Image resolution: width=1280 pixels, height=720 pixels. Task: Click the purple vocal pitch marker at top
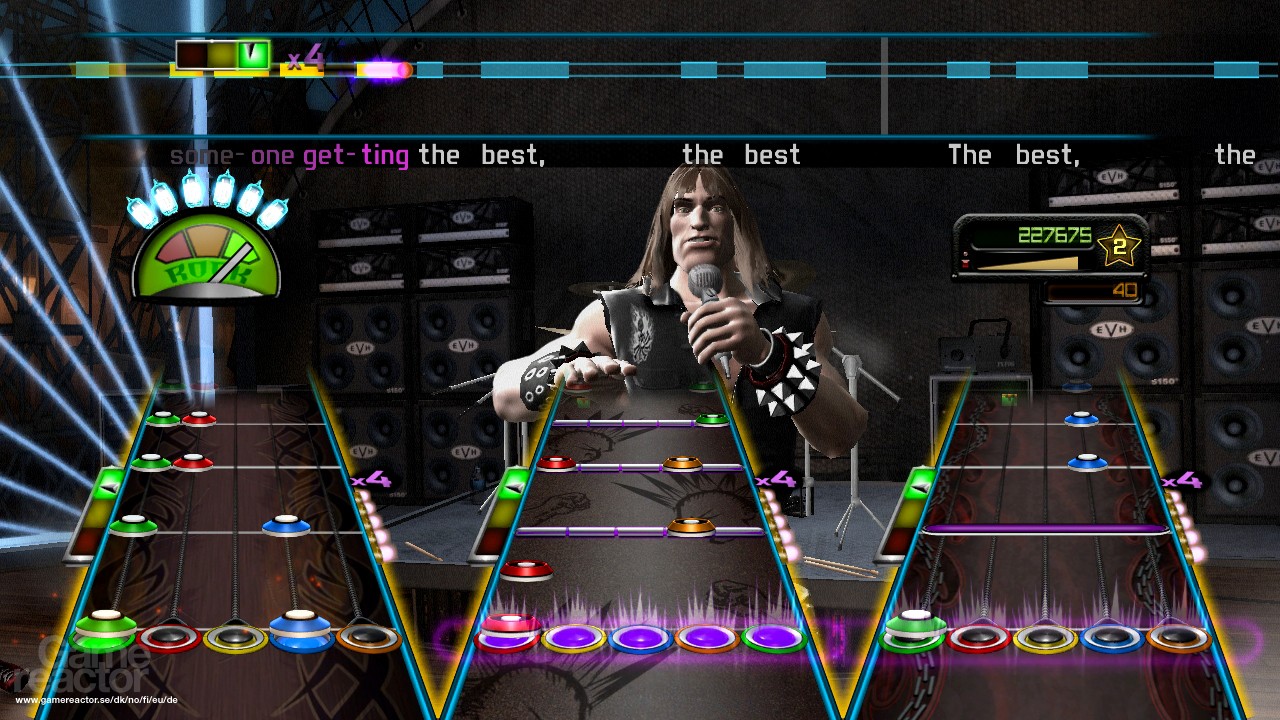tap(383, 69)
